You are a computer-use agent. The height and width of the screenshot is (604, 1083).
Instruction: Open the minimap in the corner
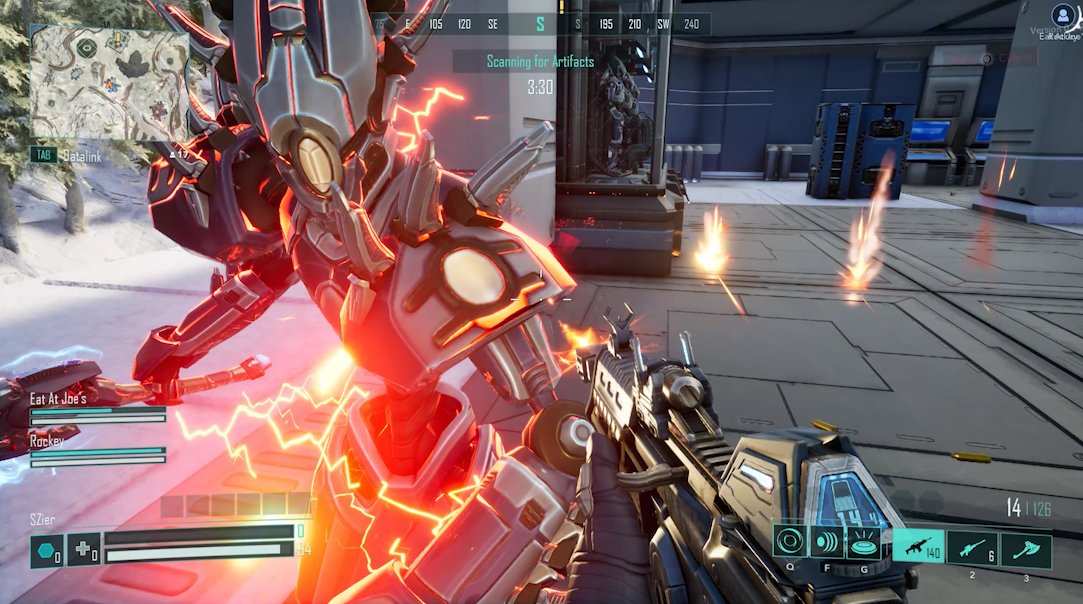(x=109, y=83)
